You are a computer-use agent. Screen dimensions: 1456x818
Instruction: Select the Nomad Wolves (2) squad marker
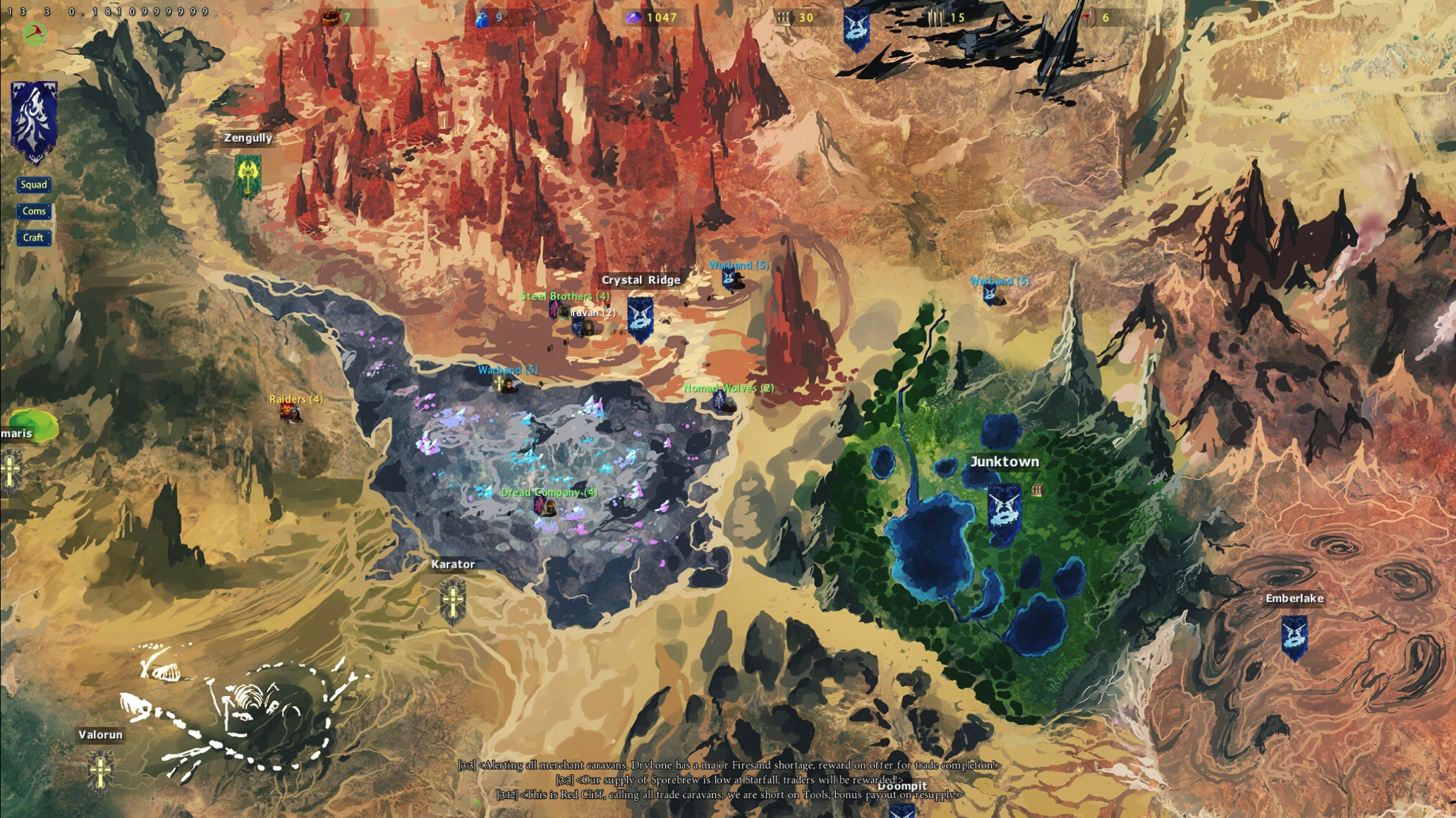tap(722, 402)
